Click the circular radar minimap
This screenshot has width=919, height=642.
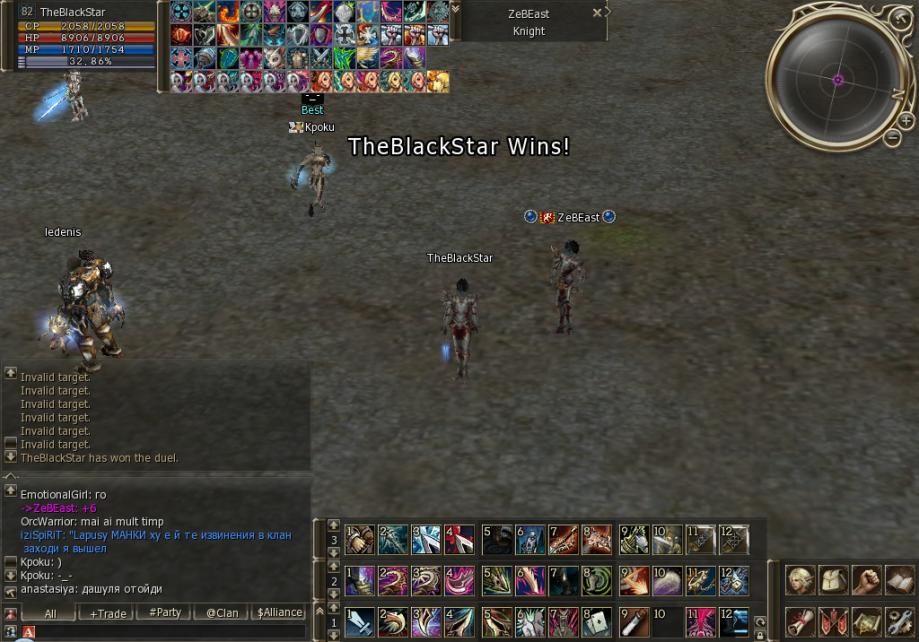click(838, 78)
